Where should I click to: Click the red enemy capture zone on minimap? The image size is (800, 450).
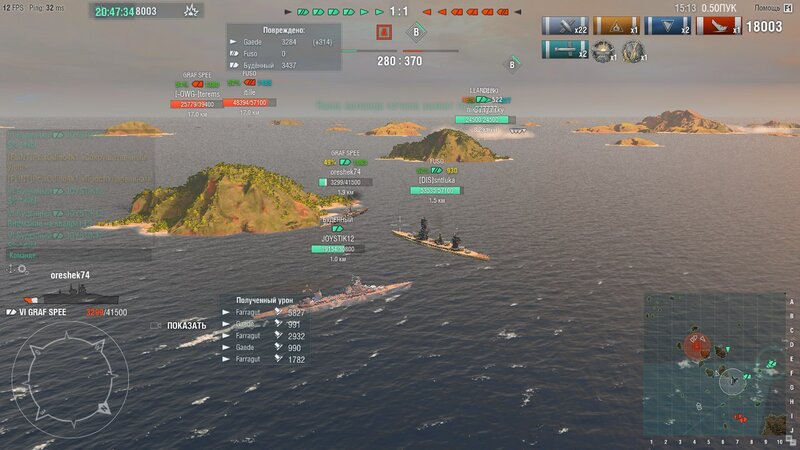(697, 344)
